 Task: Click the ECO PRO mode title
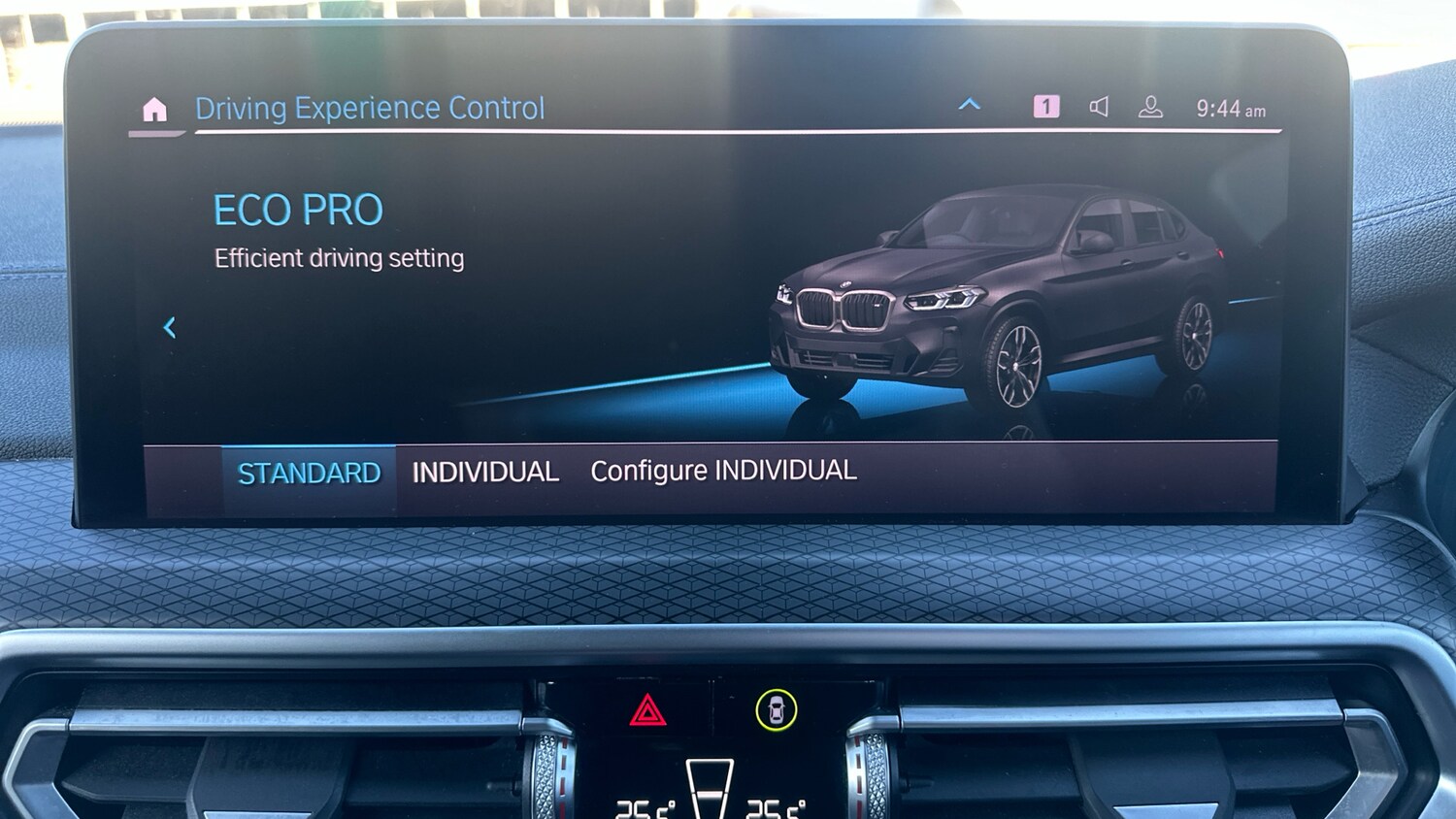tap(297, 209)
